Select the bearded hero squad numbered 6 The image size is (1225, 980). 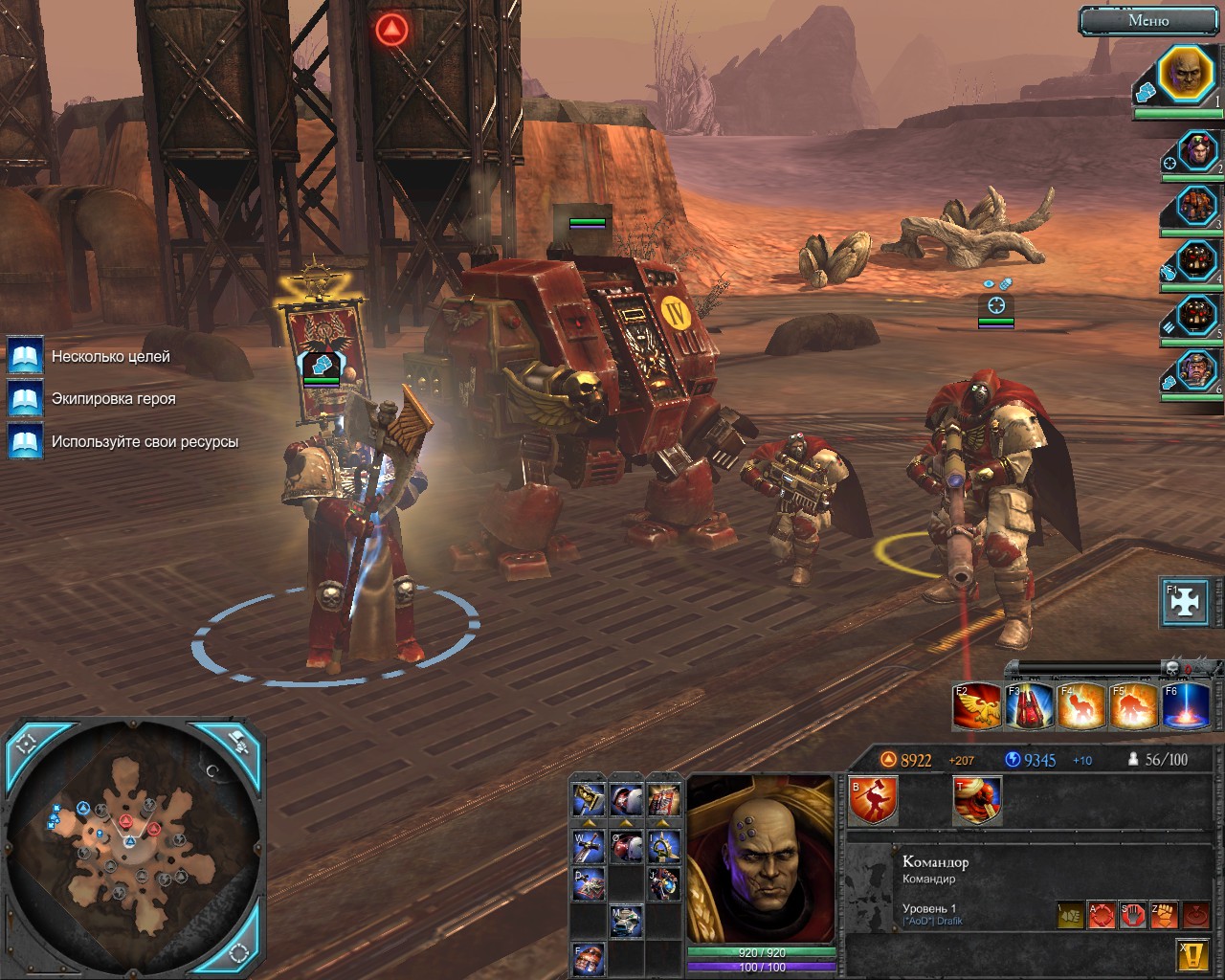click(x=1196, y=369)
